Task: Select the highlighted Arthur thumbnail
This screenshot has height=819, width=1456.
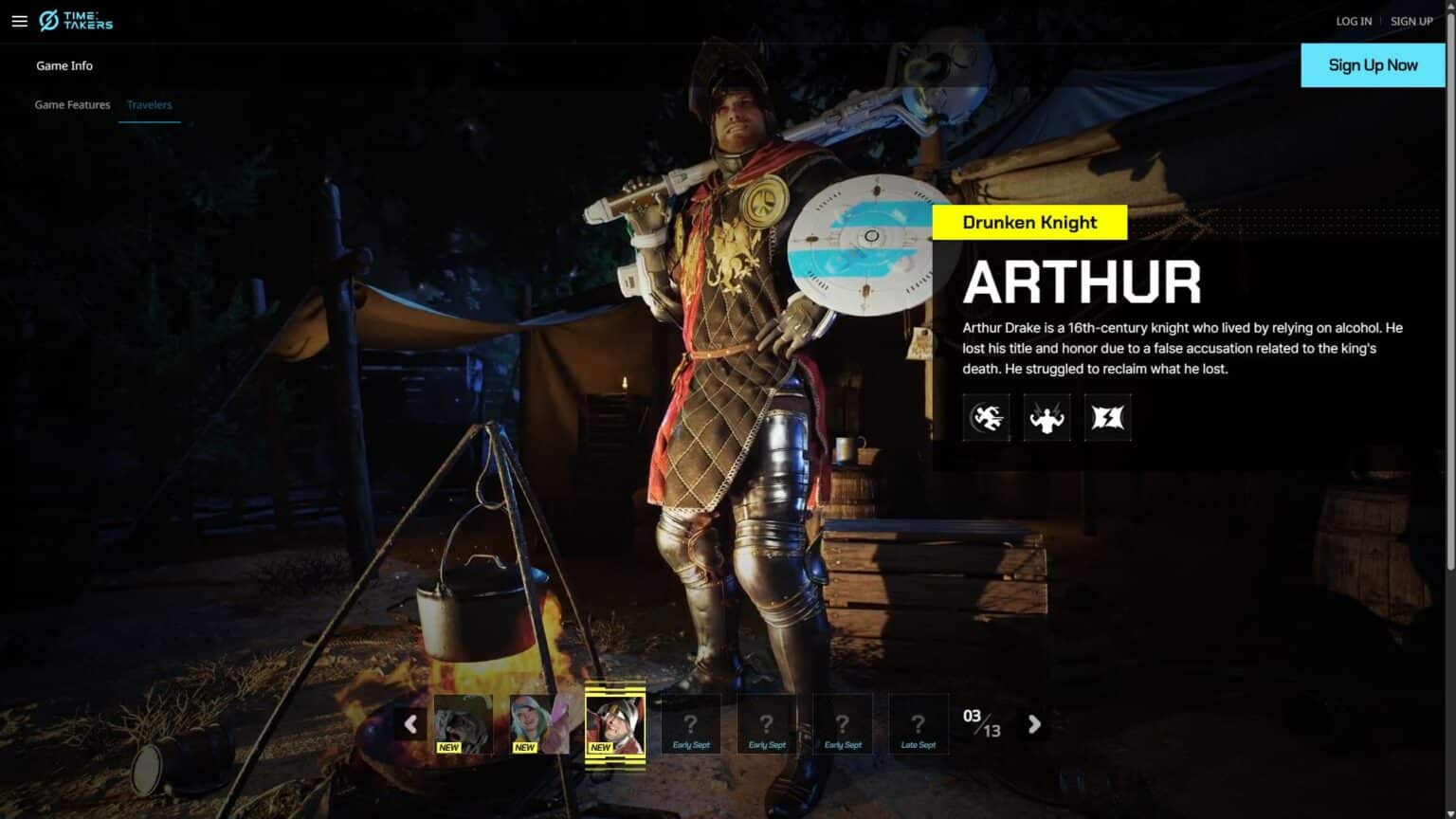Action: pos(615,724)
